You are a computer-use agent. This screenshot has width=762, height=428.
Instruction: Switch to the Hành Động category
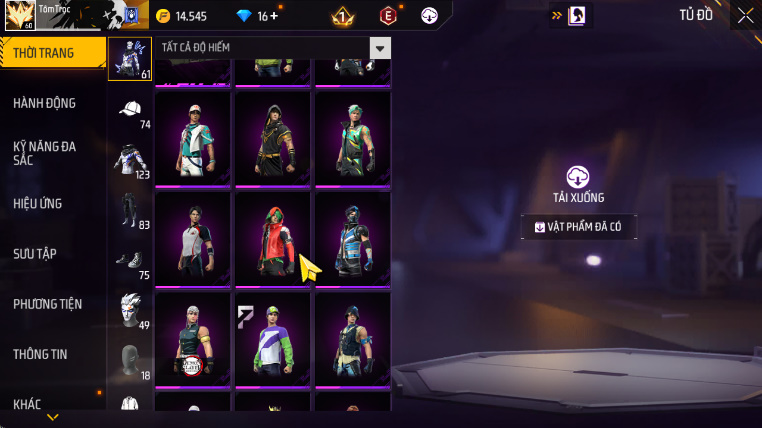click(45, 103)
